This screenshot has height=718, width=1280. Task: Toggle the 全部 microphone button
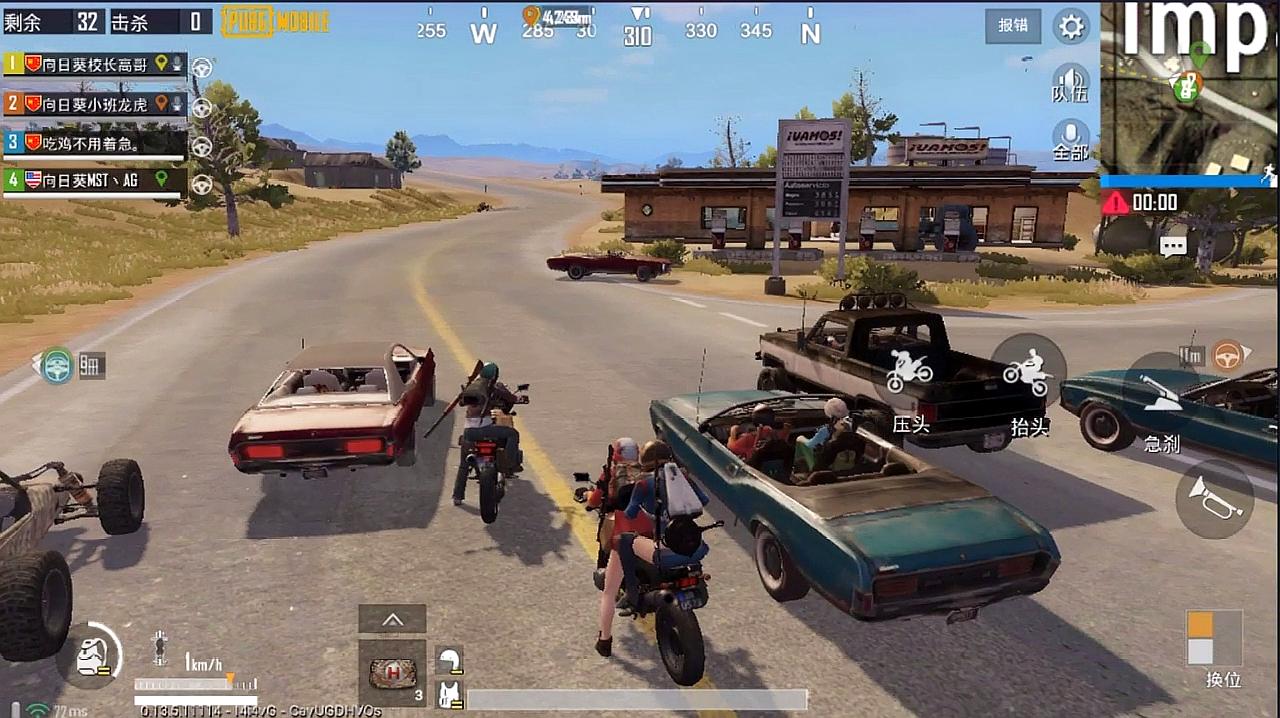(1070, 139)
